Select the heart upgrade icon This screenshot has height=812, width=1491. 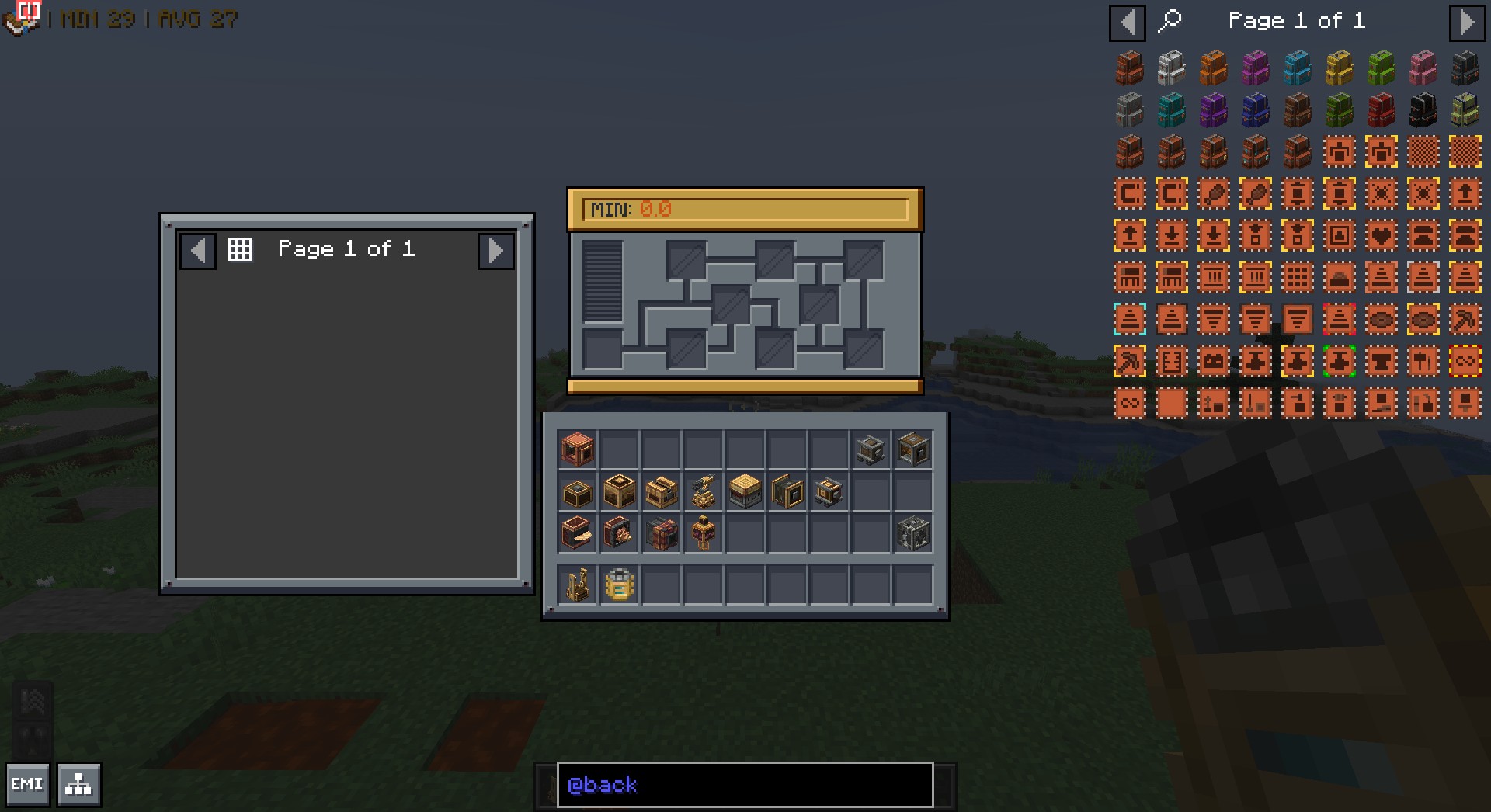[1381, 235]
